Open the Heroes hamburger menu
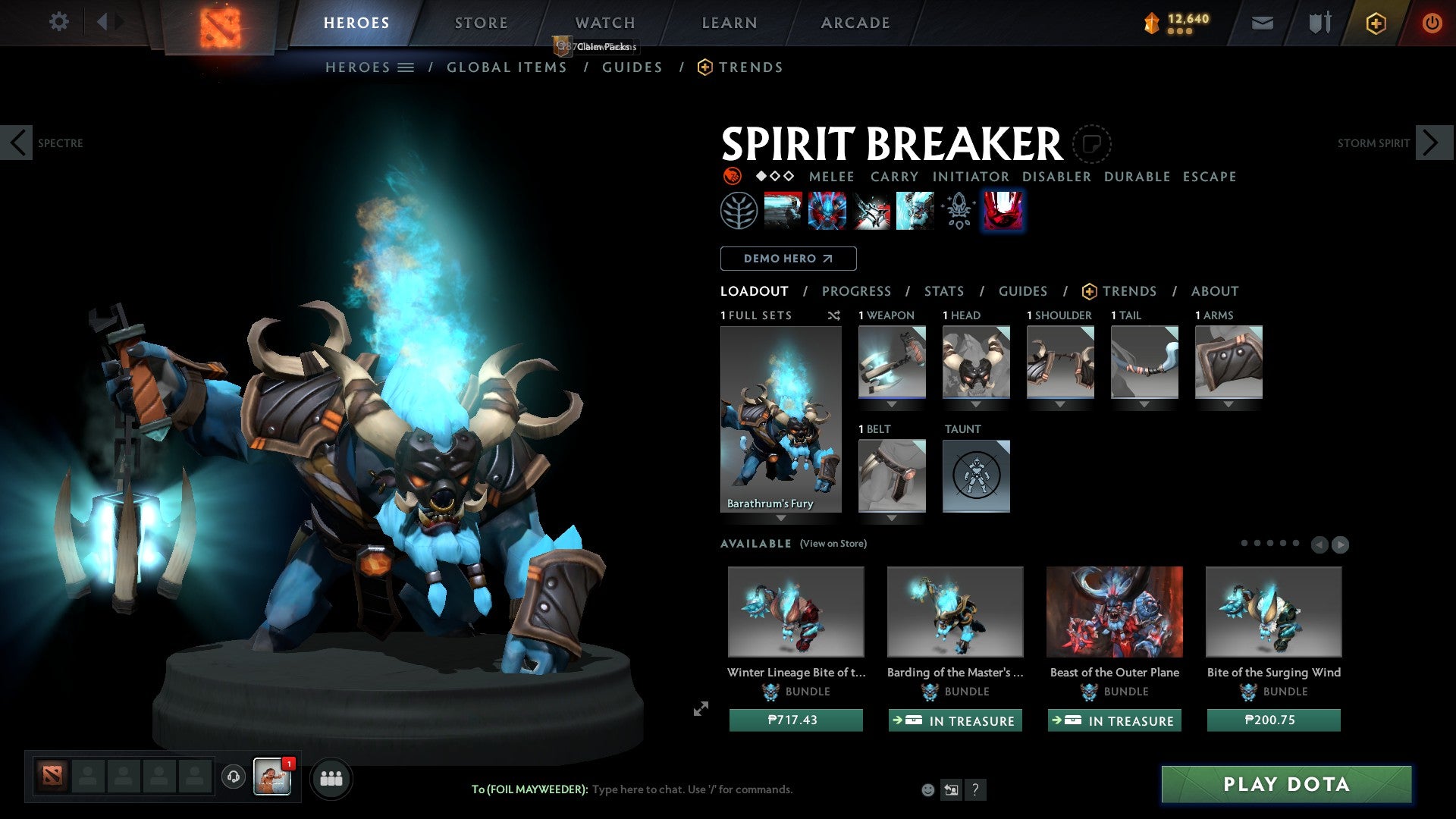 pos(406,67)
